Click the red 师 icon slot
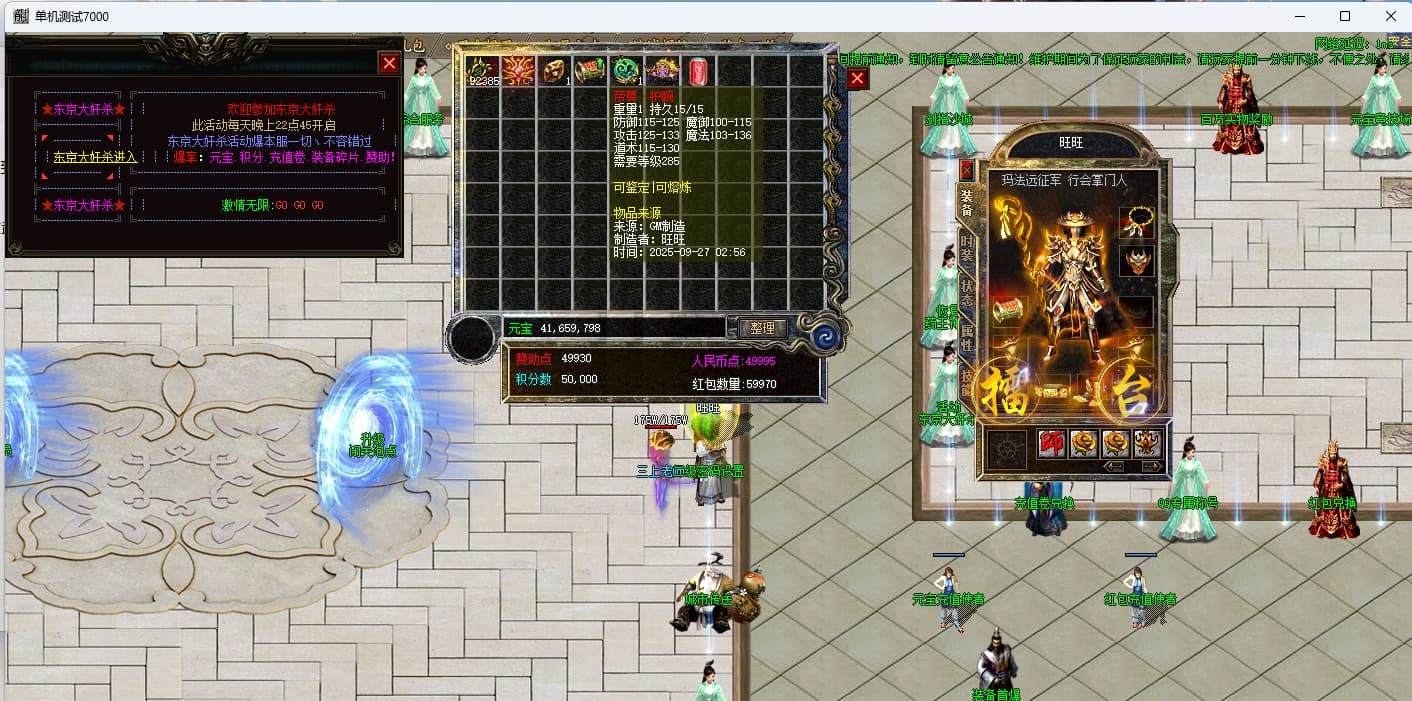The height and width of the screenshot is (701, 1412). pos(1051,445)
